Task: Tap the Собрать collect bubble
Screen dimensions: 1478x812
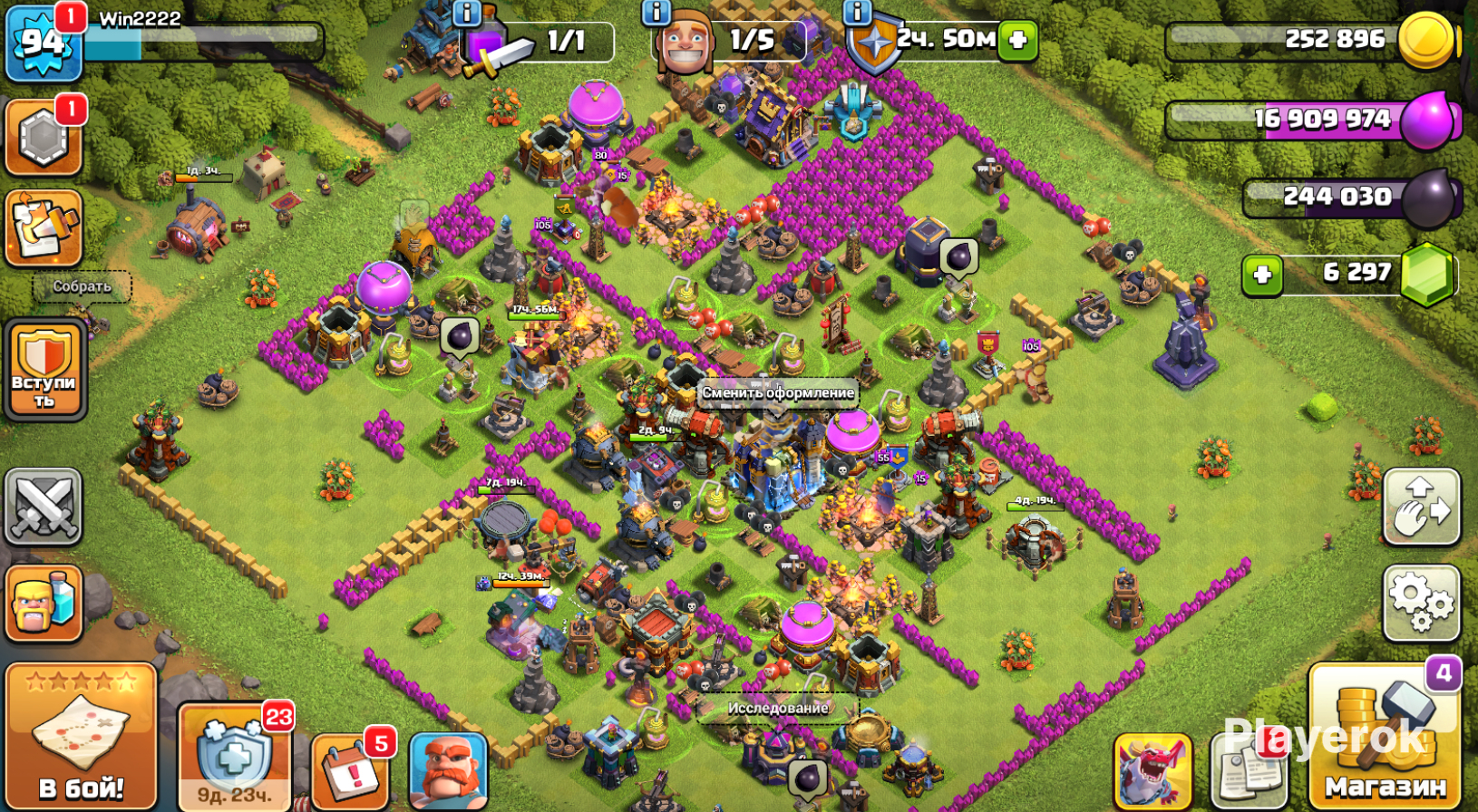Action: [x=82, y=286]
